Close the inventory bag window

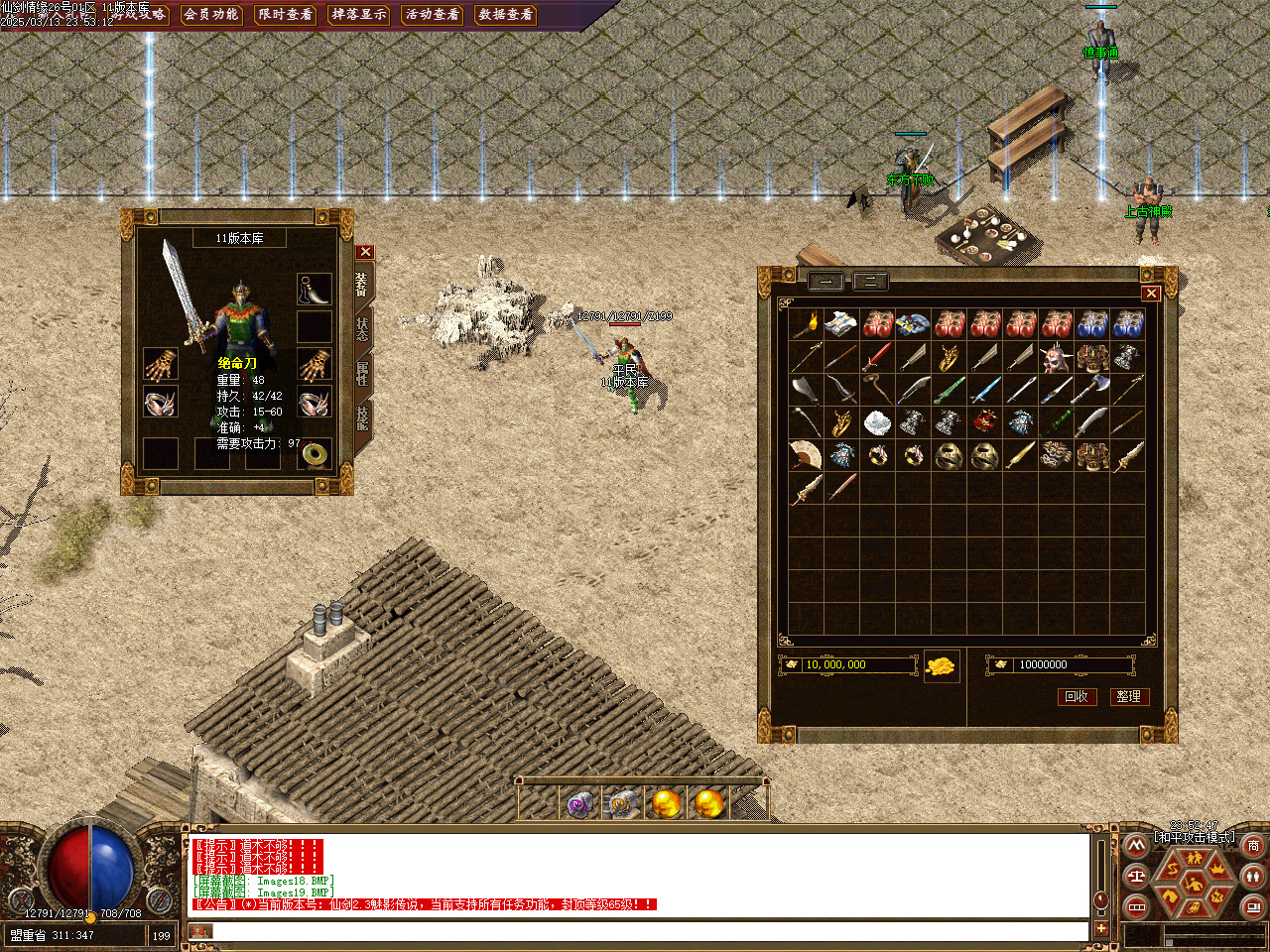1151,293
